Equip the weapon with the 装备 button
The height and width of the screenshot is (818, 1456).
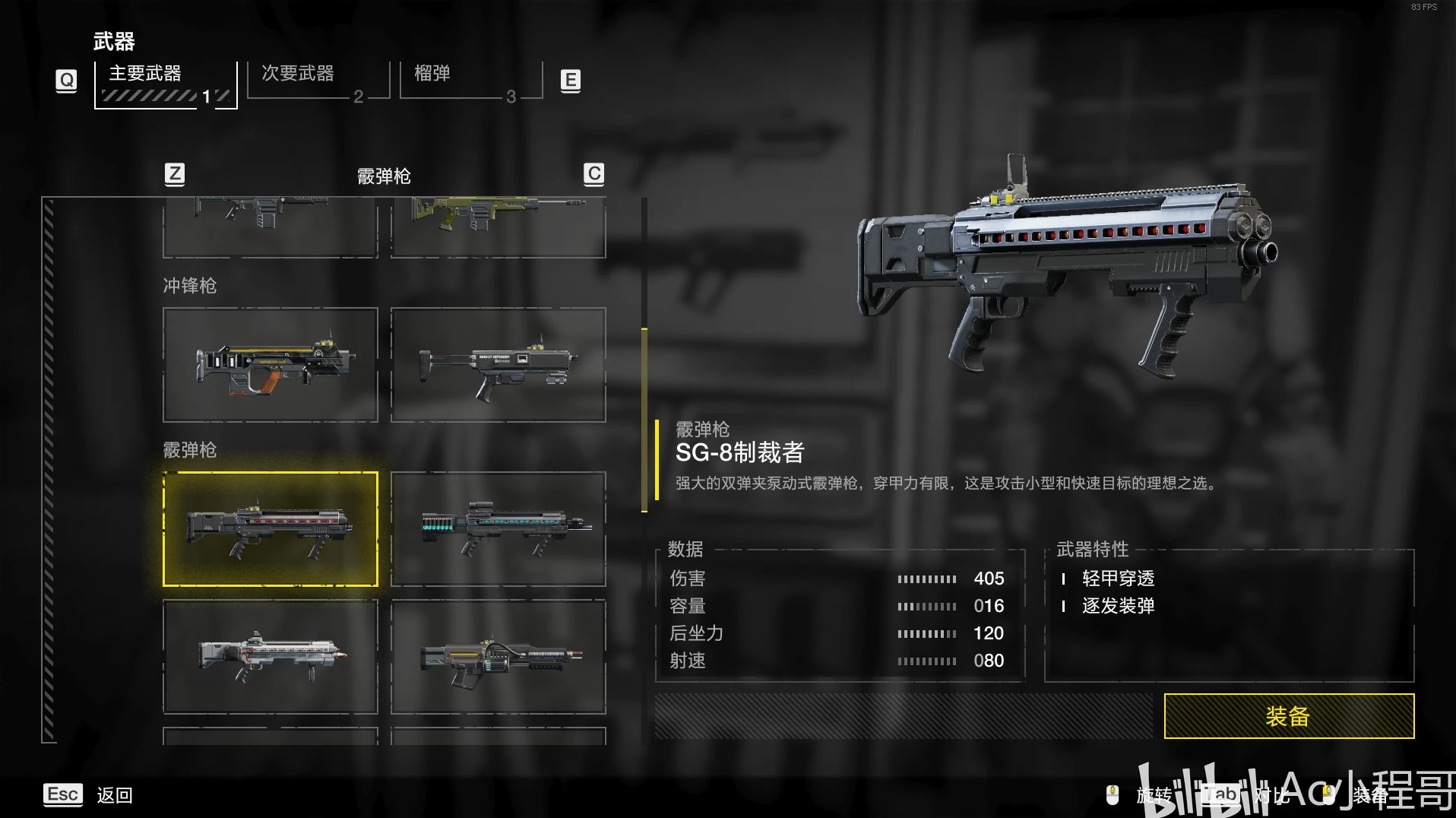coord(1288,715)
